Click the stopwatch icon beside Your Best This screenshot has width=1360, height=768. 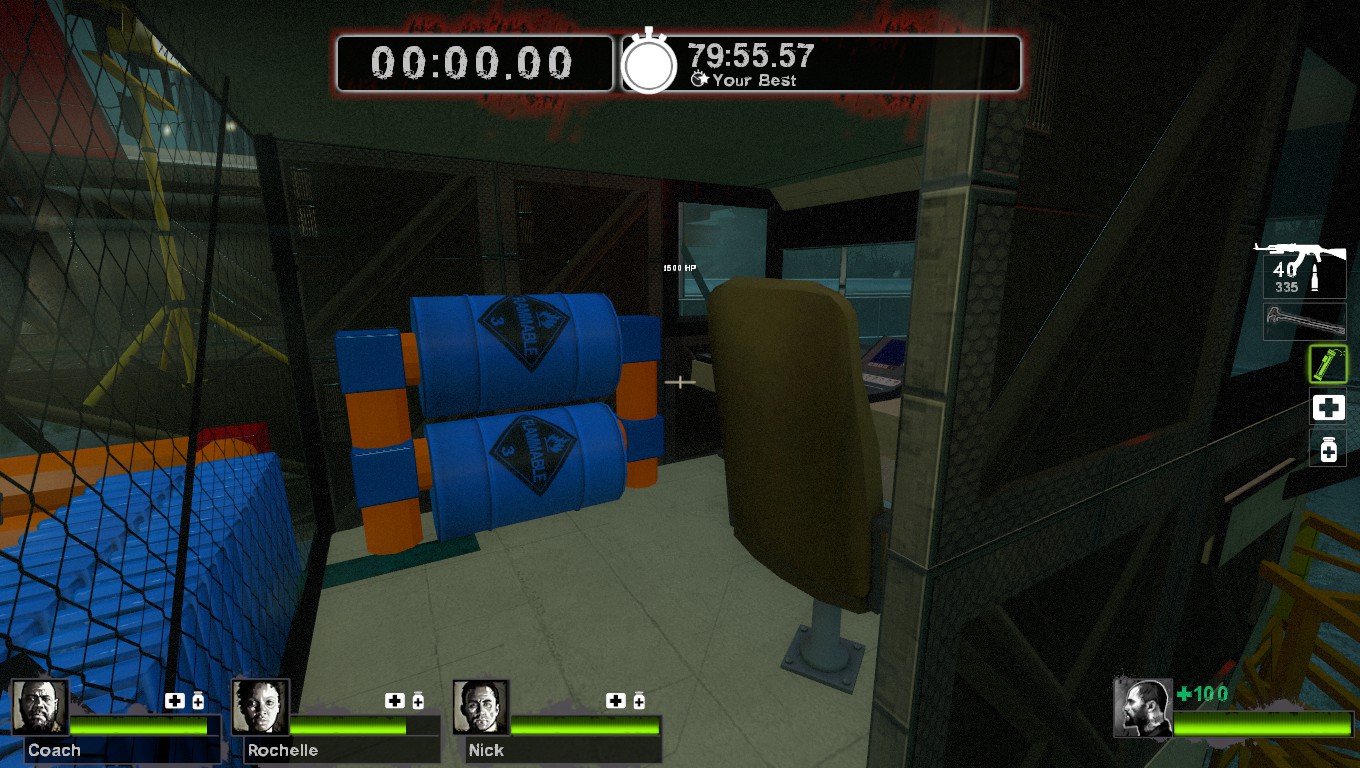coord(650,64)
